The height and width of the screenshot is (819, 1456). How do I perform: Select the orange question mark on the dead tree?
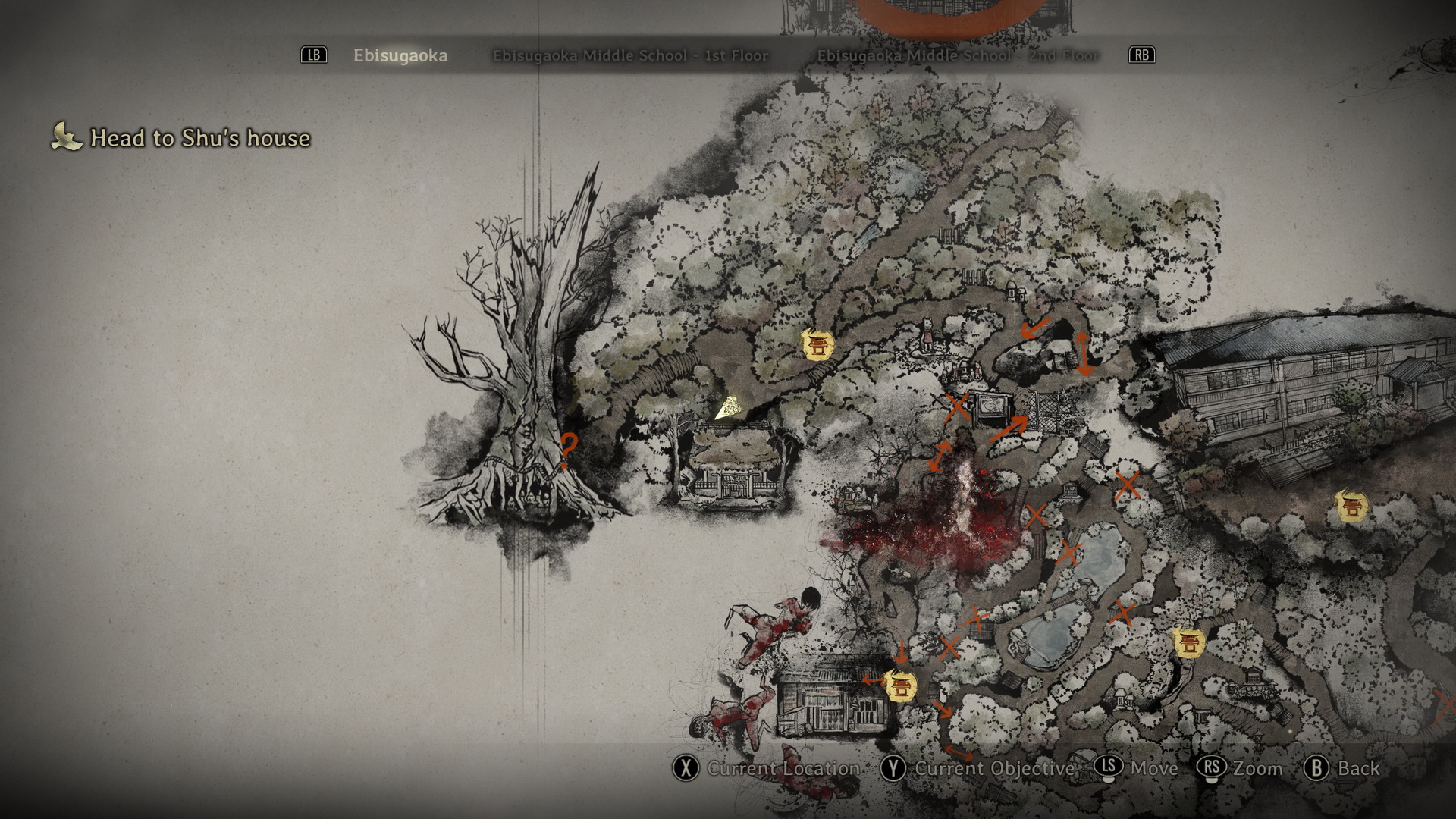pyautogui.click(x=567, y=450)
